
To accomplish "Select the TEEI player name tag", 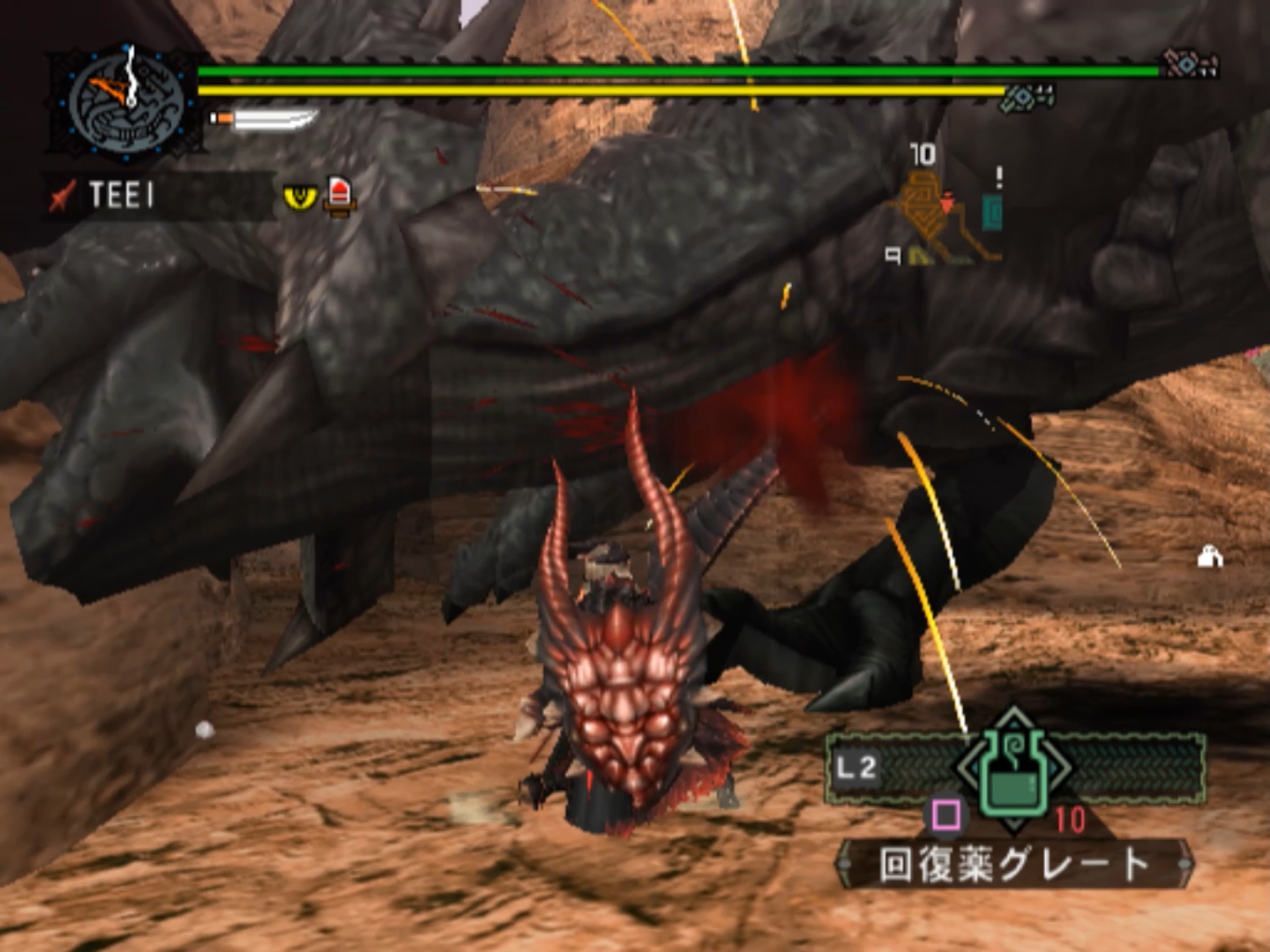I will point(122,195).
